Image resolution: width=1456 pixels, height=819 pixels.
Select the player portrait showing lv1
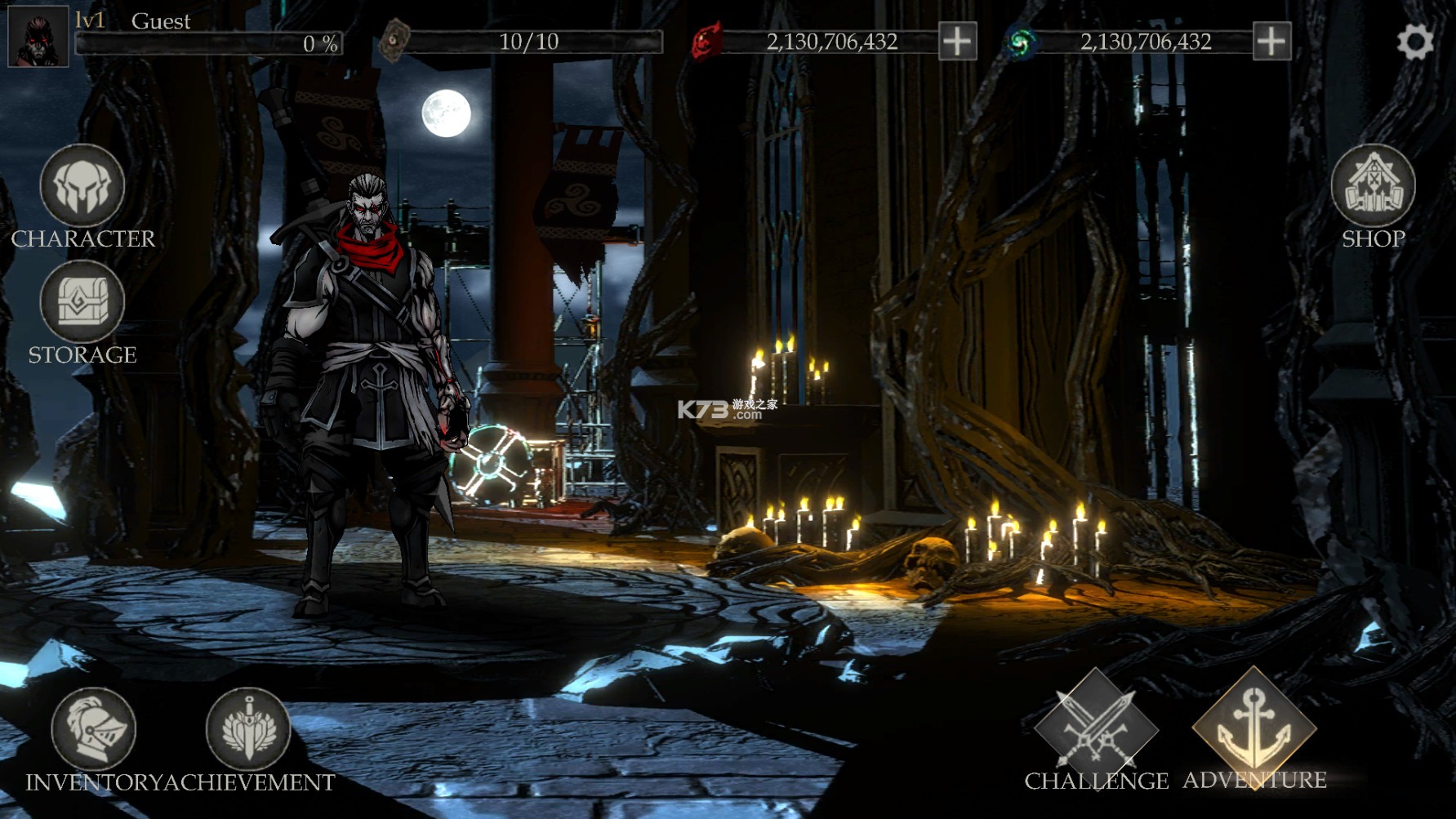[x=37, y=37]
